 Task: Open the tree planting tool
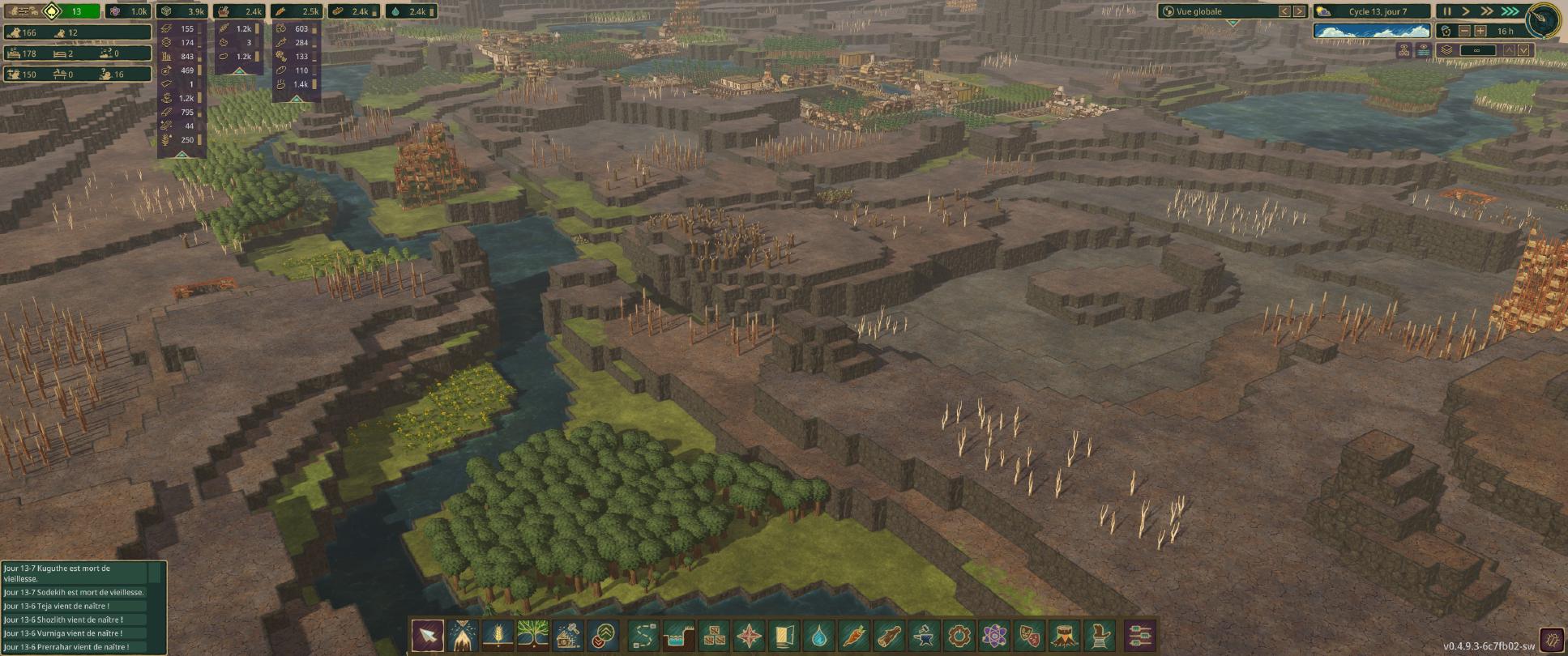click(532, 636)
